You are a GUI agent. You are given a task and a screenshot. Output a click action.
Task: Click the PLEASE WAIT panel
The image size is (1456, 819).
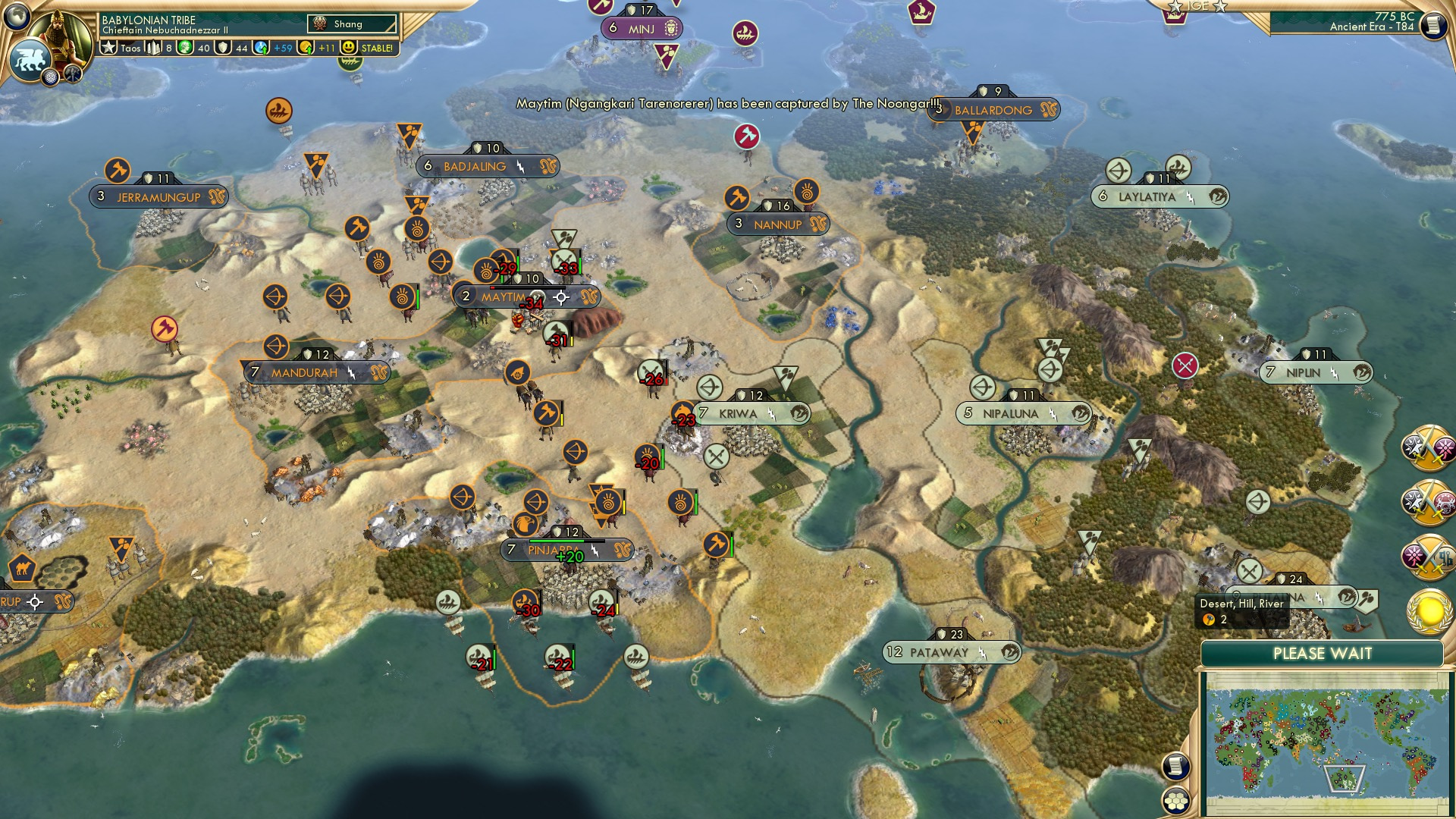click(1323, 653)
